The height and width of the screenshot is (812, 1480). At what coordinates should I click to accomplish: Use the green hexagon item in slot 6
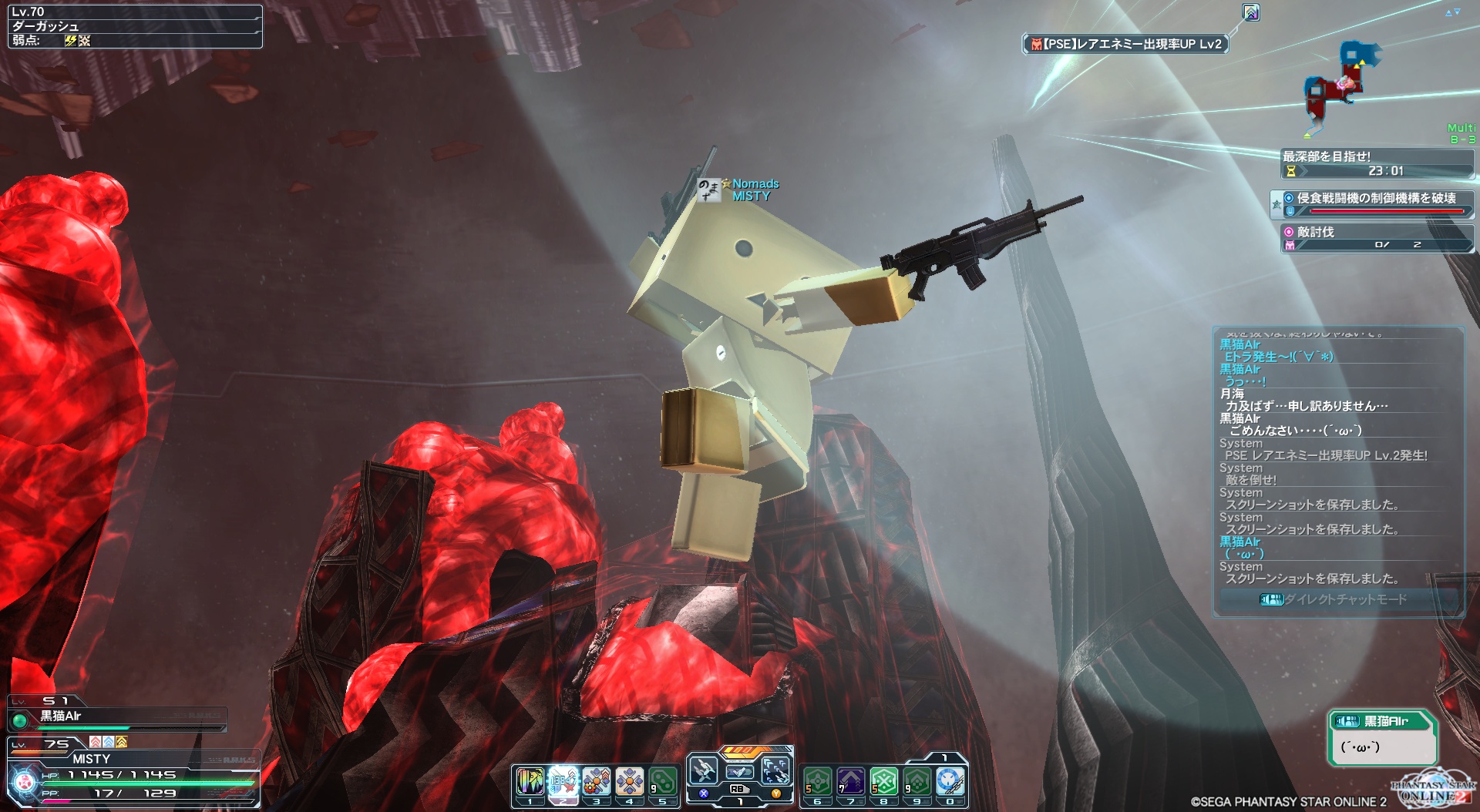pos(818,782)
